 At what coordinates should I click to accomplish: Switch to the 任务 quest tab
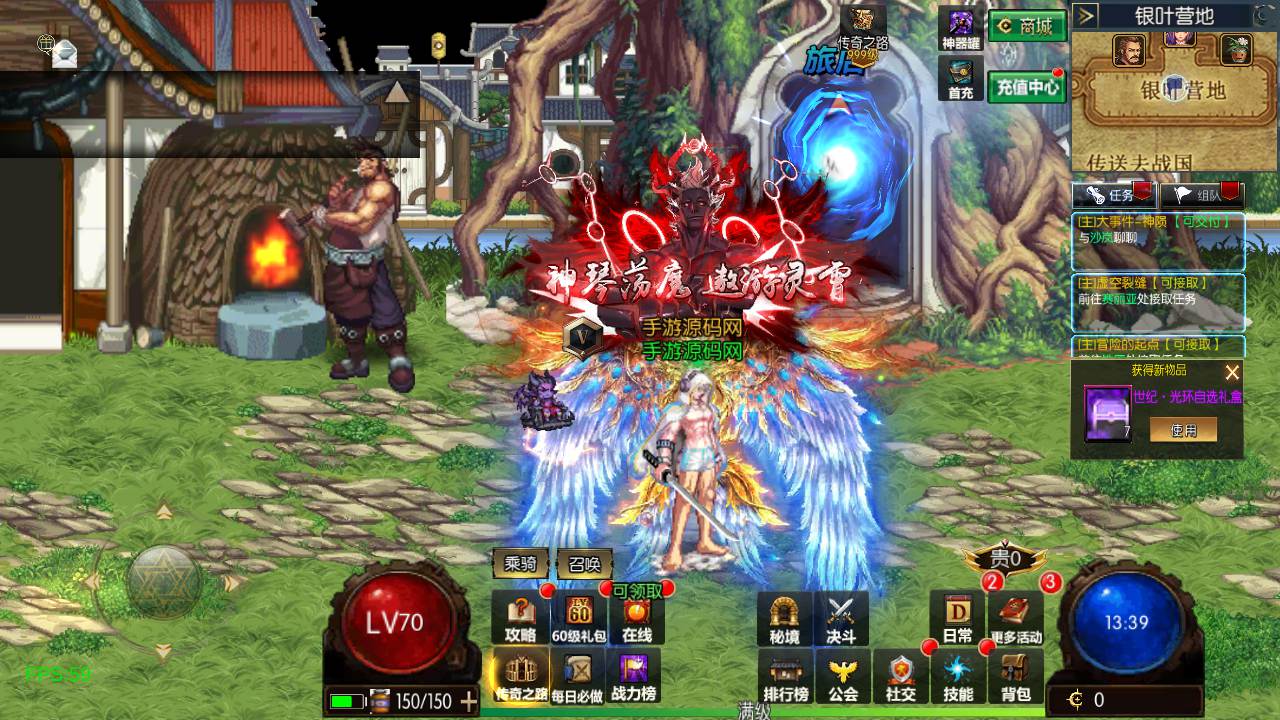(1113, 195)
